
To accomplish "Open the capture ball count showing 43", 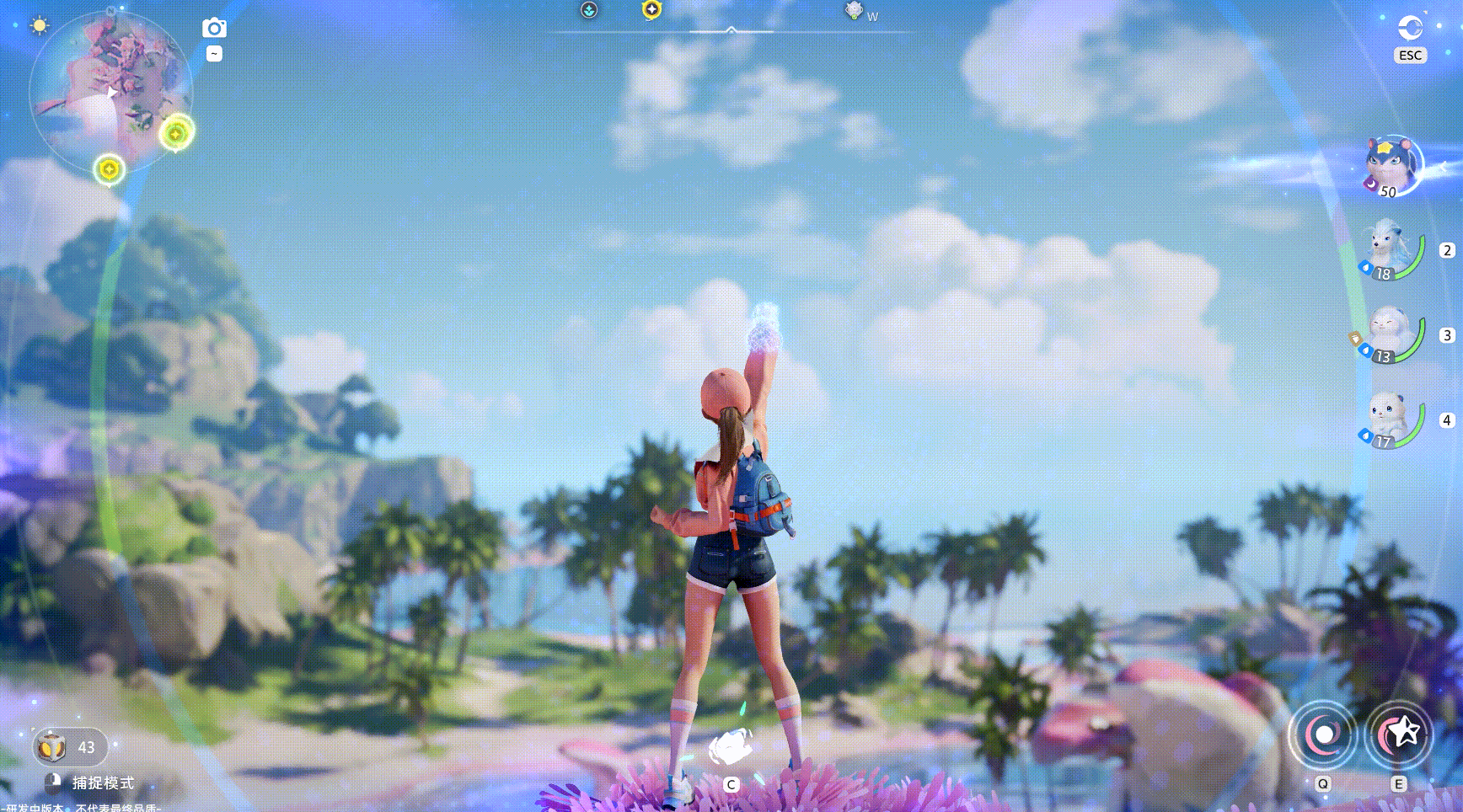I will click(x=69, y=747).
